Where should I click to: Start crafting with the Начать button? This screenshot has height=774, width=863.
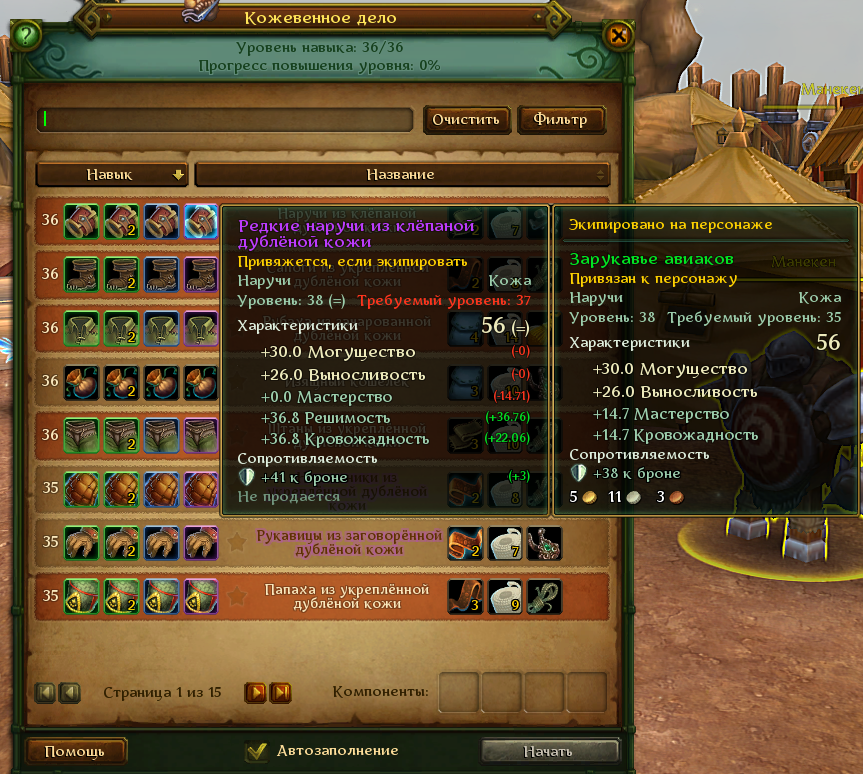coord(549,751)
